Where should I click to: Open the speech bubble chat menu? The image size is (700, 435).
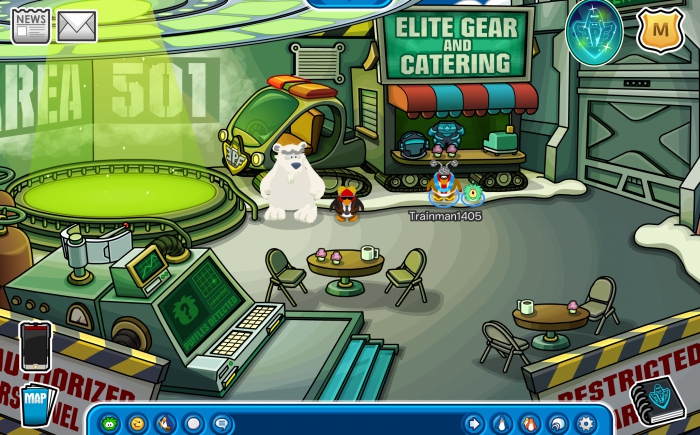click(x=222, y=423)
